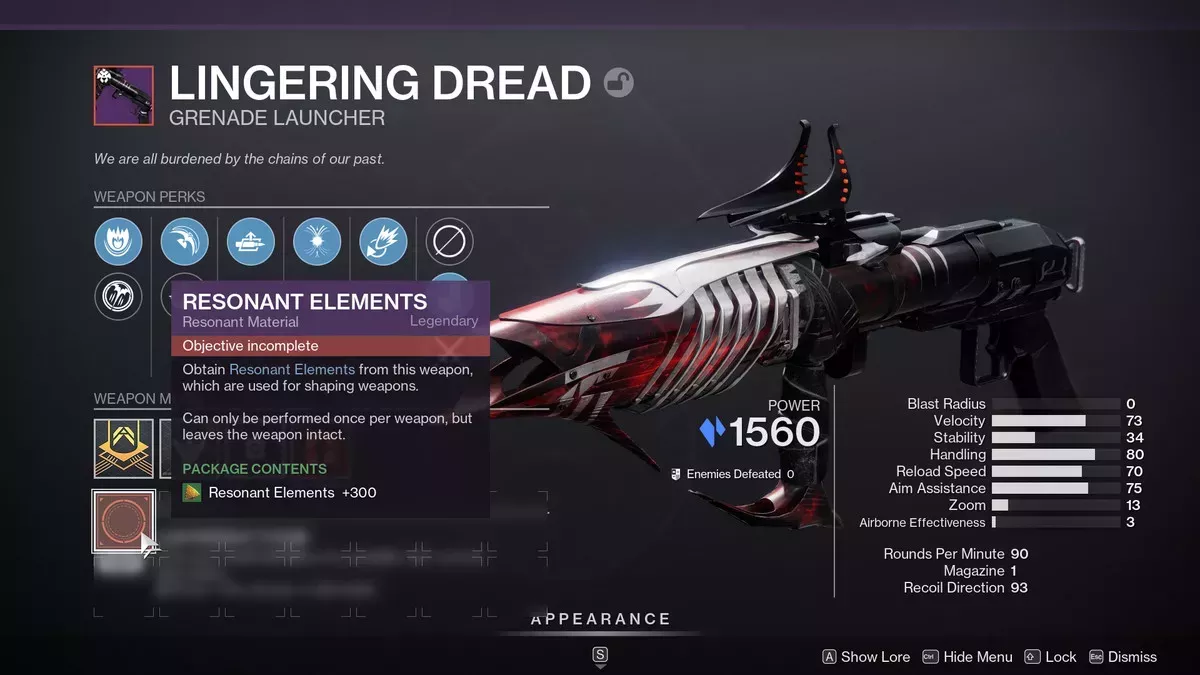Choose the curved barrel perk icon
The width and height of the screenshot is (1200, 675).
(x=185, y=242)
